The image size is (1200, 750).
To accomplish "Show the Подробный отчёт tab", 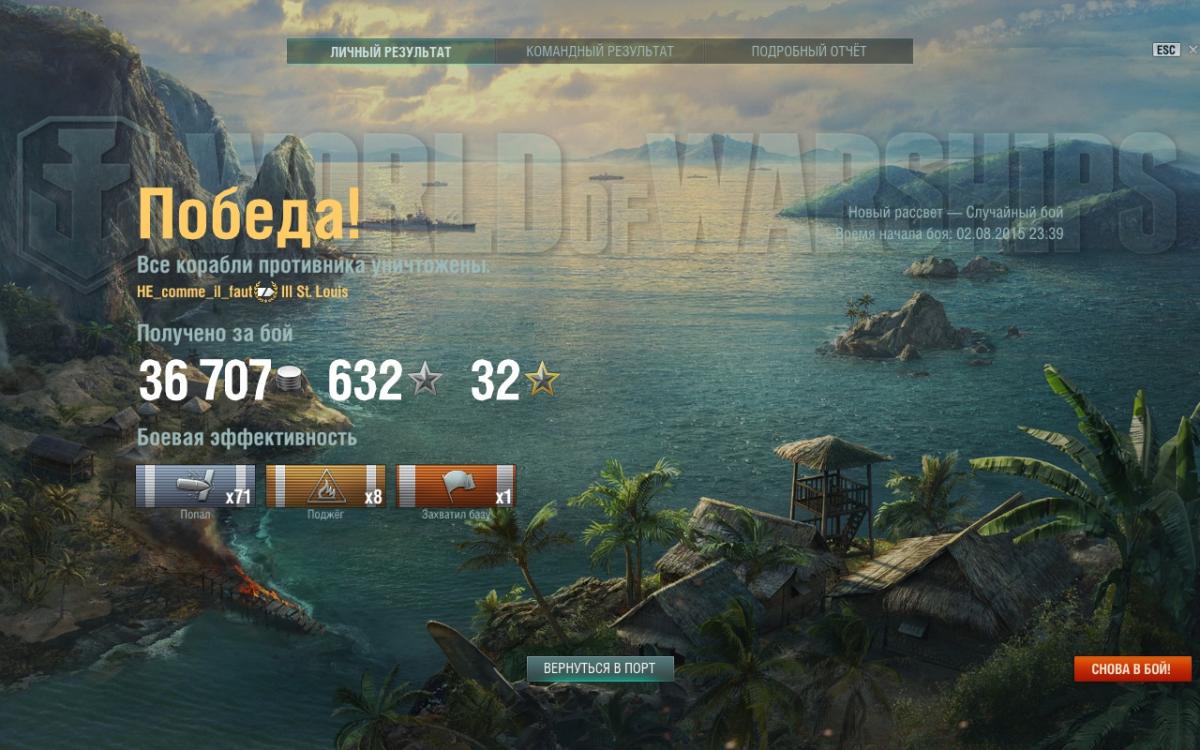I will click(x=809, y=51).
